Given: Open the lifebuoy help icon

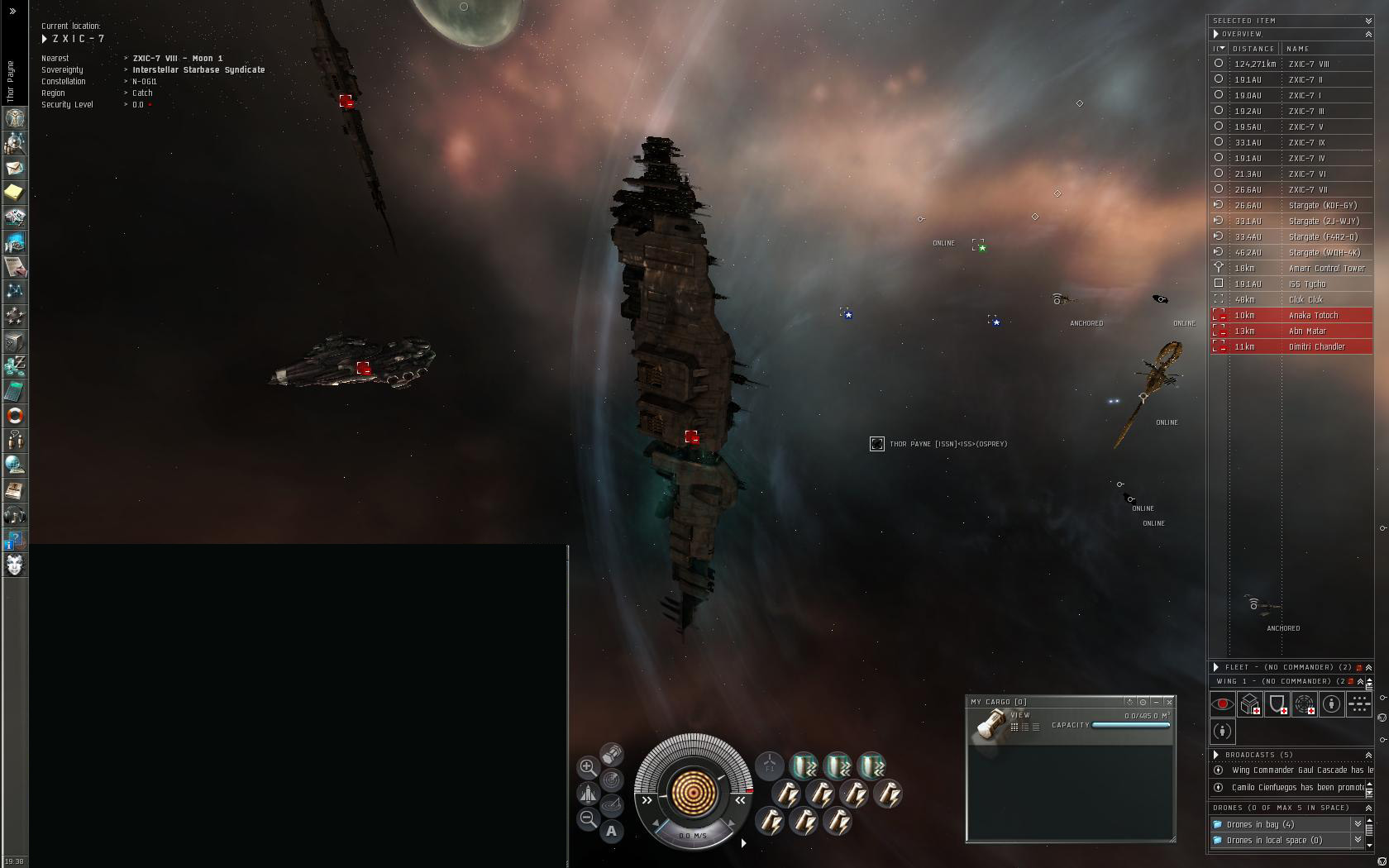Looking at the screenshot, I should click(15, 416).
